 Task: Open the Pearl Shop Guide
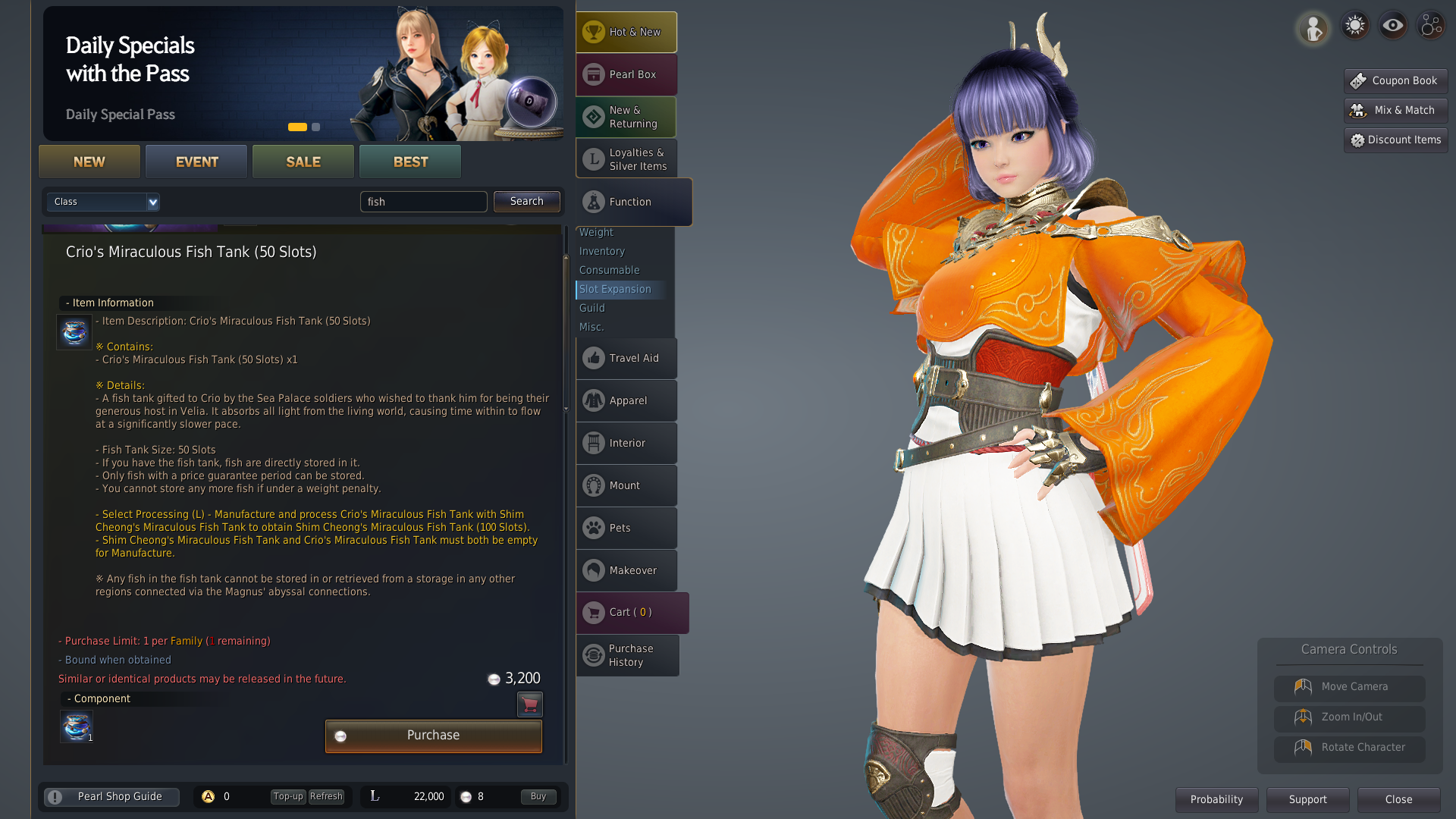point(112,797)
